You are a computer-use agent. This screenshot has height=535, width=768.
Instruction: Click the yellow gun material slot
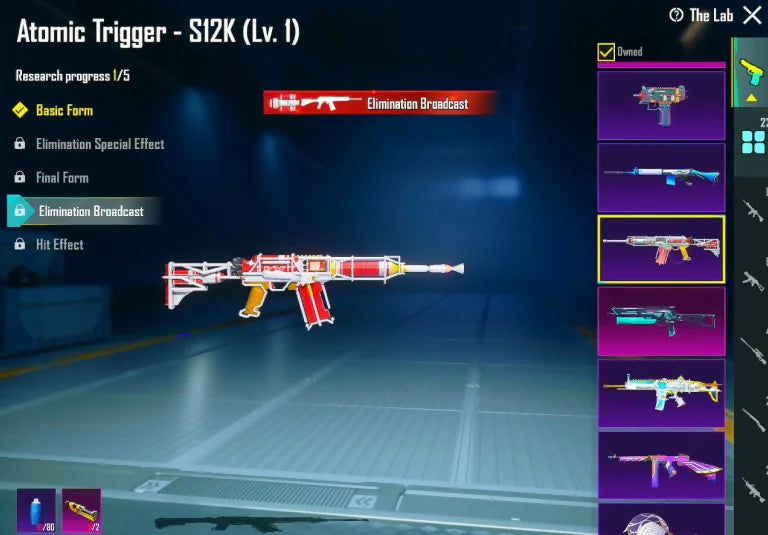[x=81, y=510]
